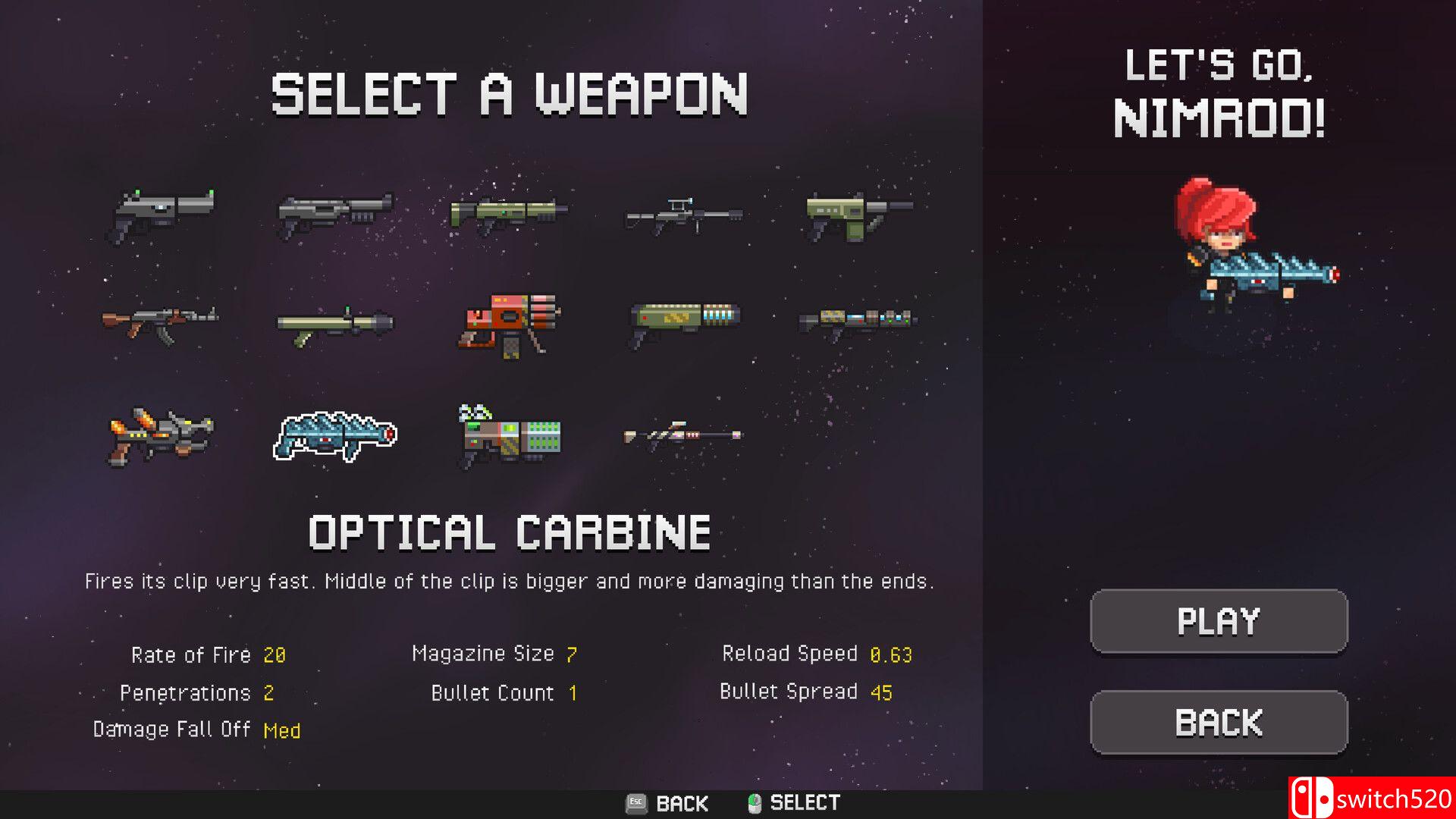Select the gray pistol with green sights
Viewport: 1456px width, 819px height.
pyautogui.click(x=162, y=215)
